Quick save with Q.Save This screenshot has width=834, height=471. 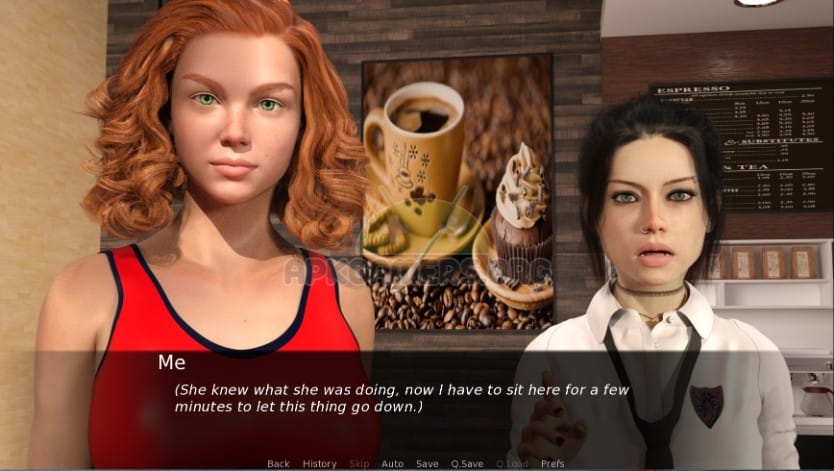(467, 464)
